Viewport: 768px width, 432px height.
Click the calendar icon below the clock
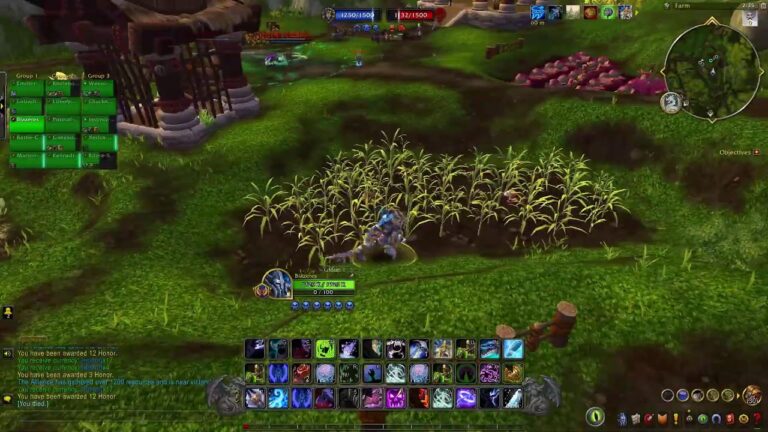751,18
